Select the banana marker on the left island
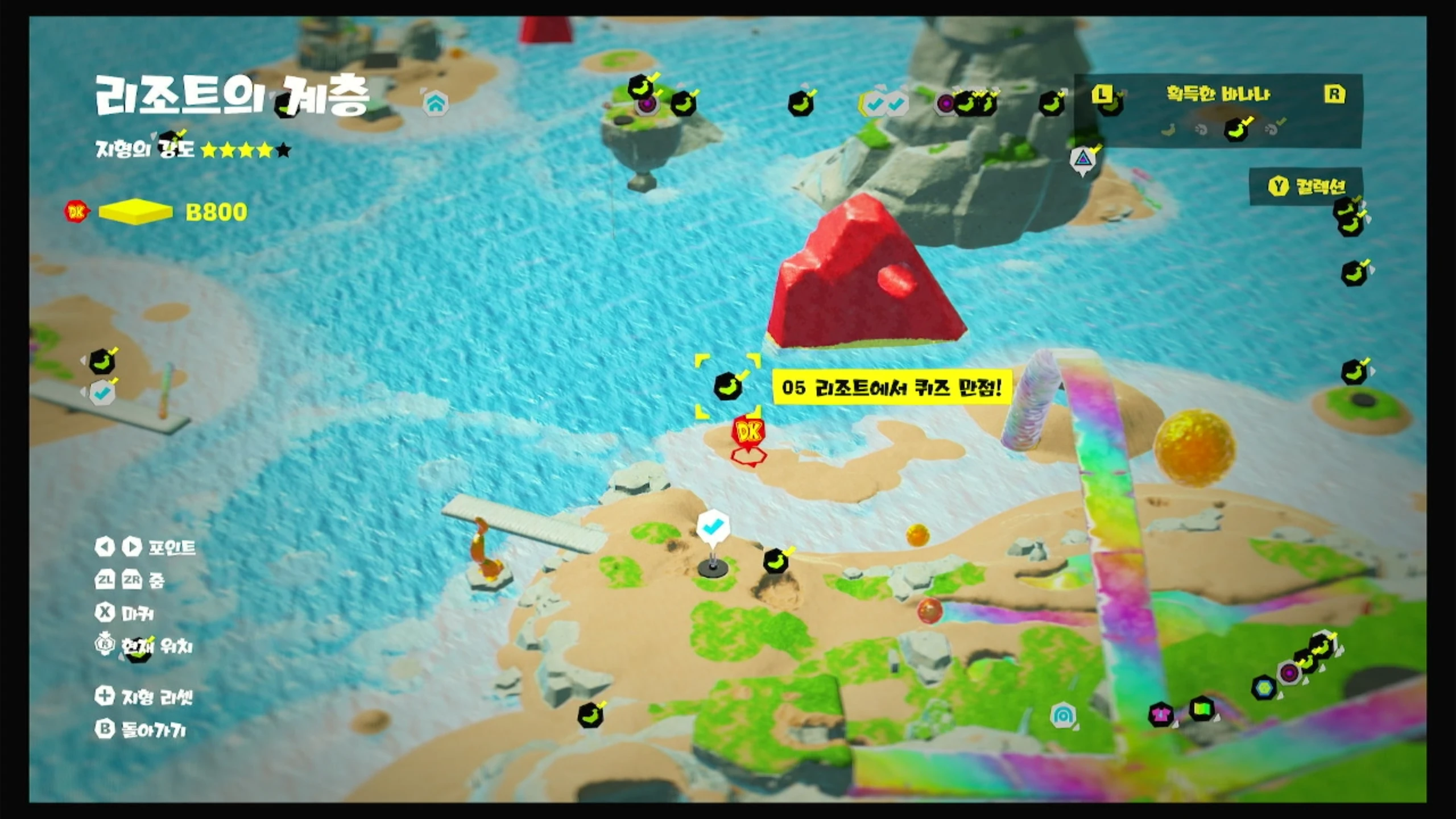Screen dimensions: 1456x819 click(x=102, y=362)
